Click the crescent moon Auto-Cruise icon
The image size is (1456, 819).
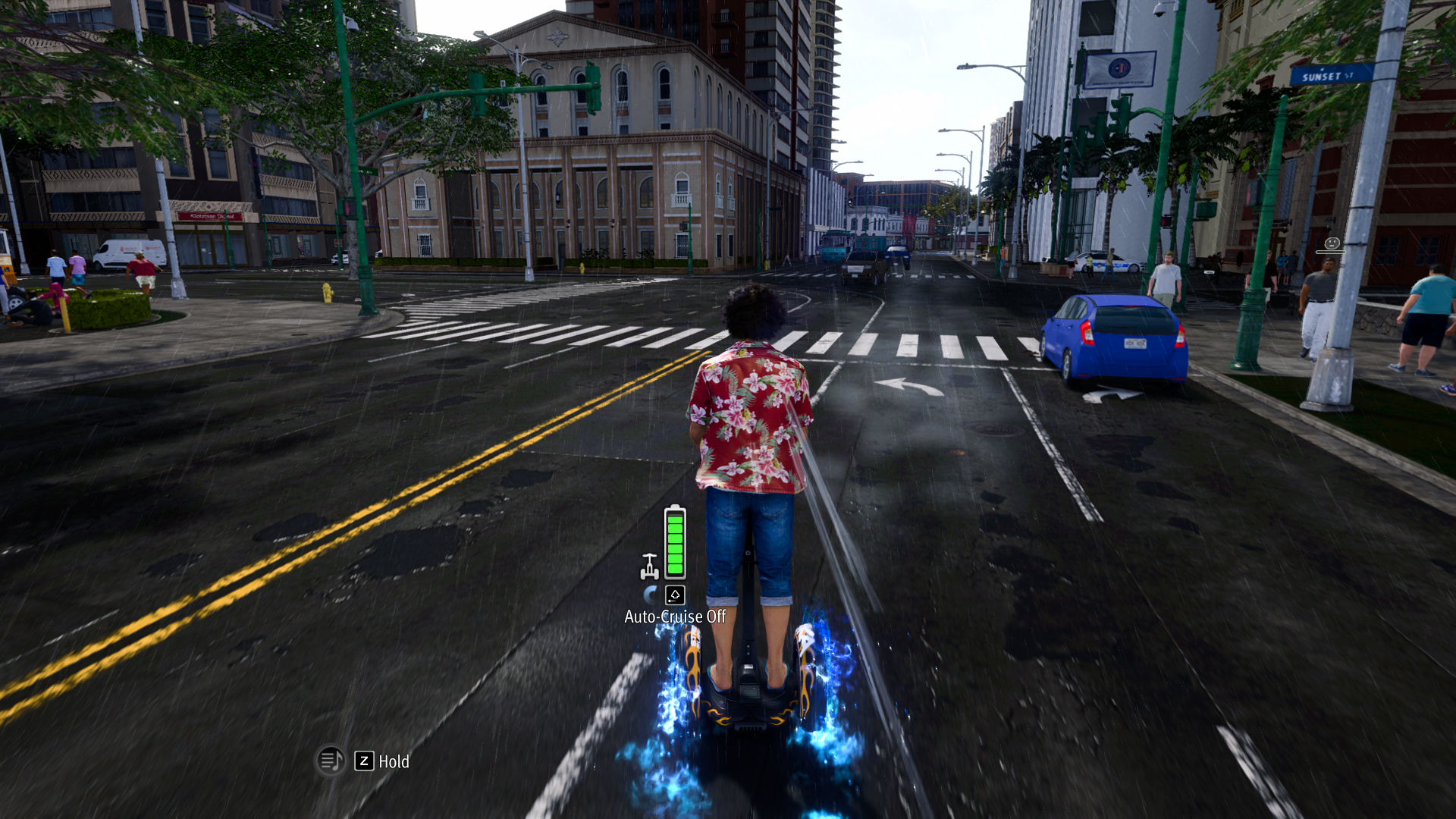click(x=651, y=594)
